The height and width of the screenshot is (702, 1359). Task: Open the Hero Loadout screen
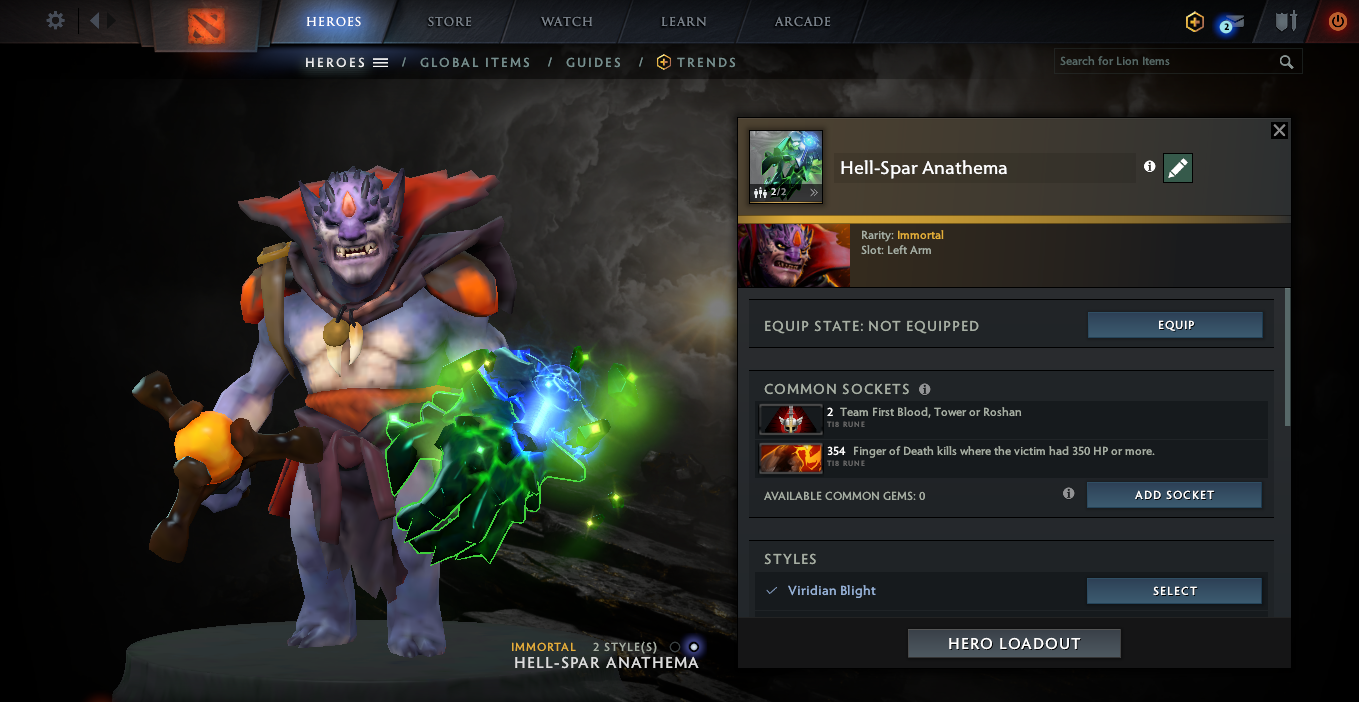tap(1014, 644)
